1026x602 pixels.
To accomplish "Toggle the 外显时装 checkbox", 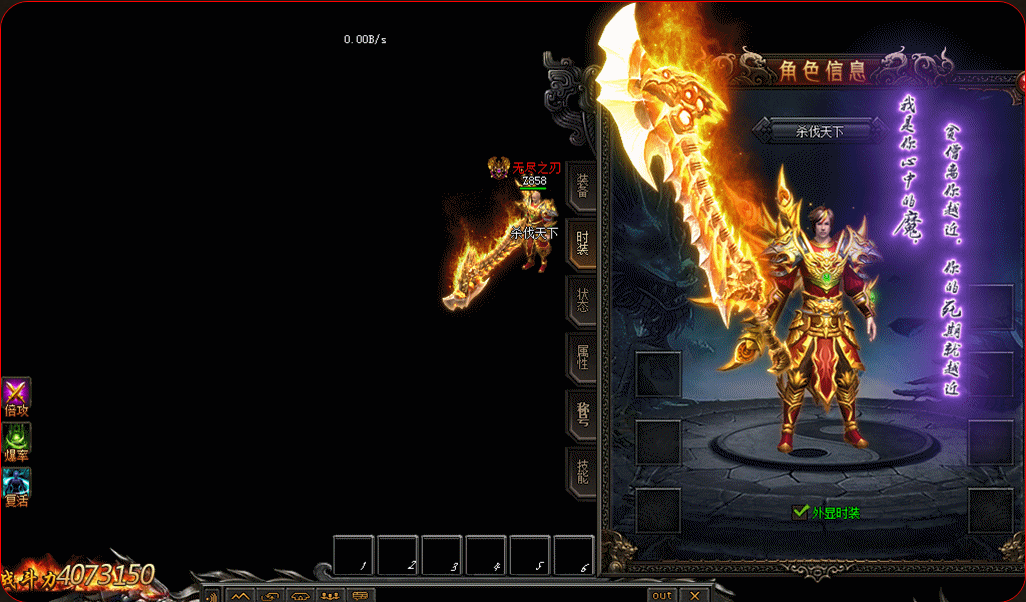I will [x=800, y=512].
